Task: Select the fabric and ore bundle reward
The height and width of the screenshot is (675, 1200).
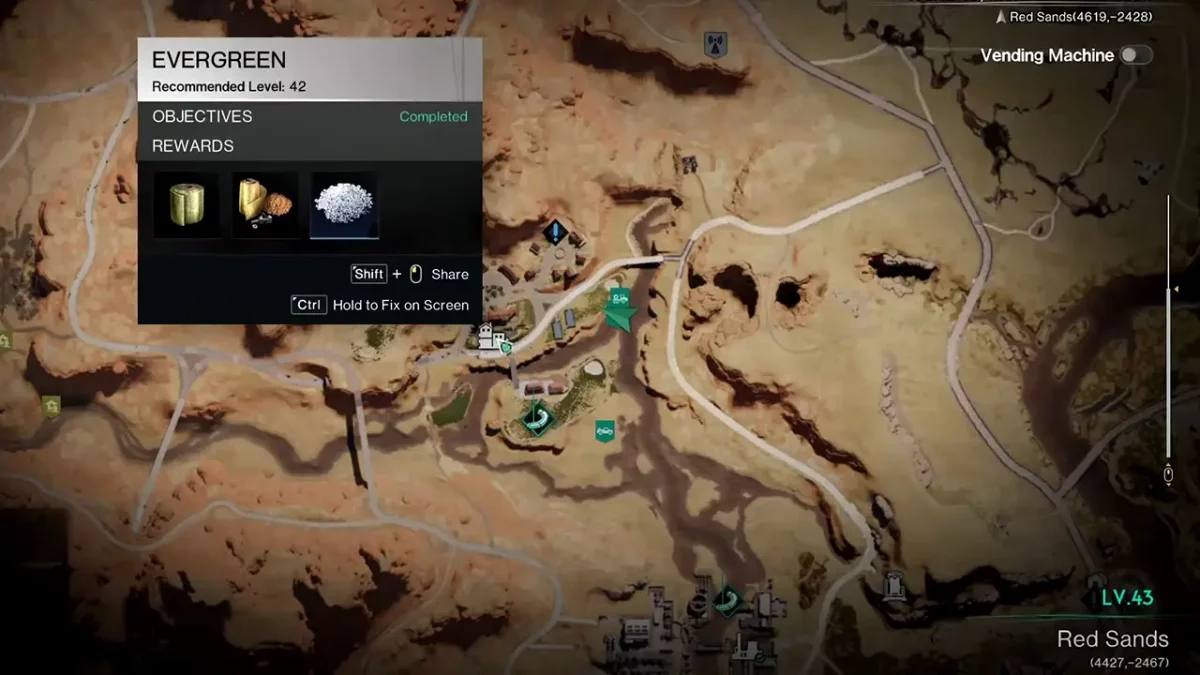Action: [x=265, y=205]
